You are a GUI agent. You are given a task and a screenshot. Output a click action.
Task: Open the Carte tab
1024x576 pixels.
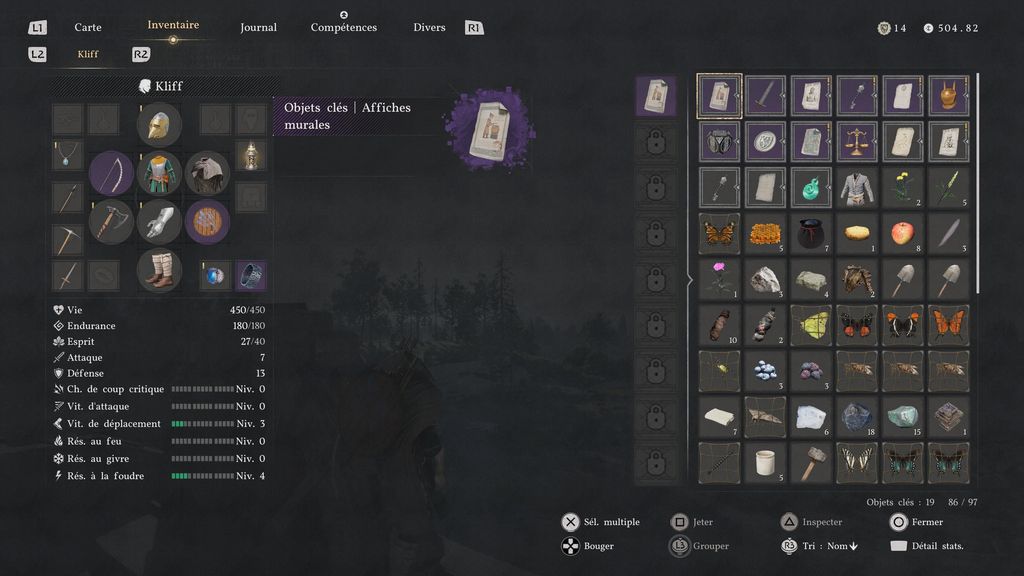(88, 27)
